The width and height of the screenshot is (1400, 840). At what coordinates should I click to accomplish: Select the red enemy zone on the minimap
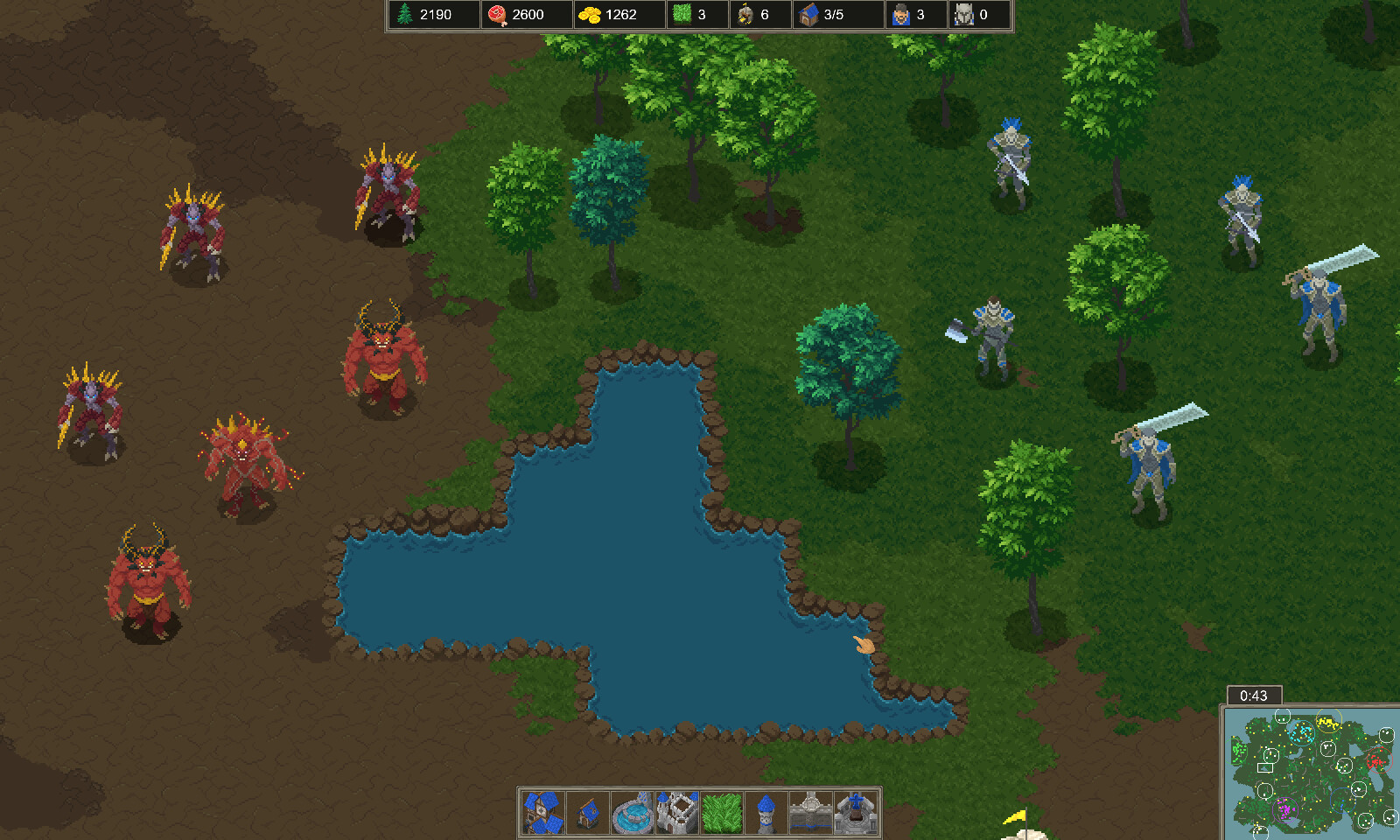[x=1381, y=760]
